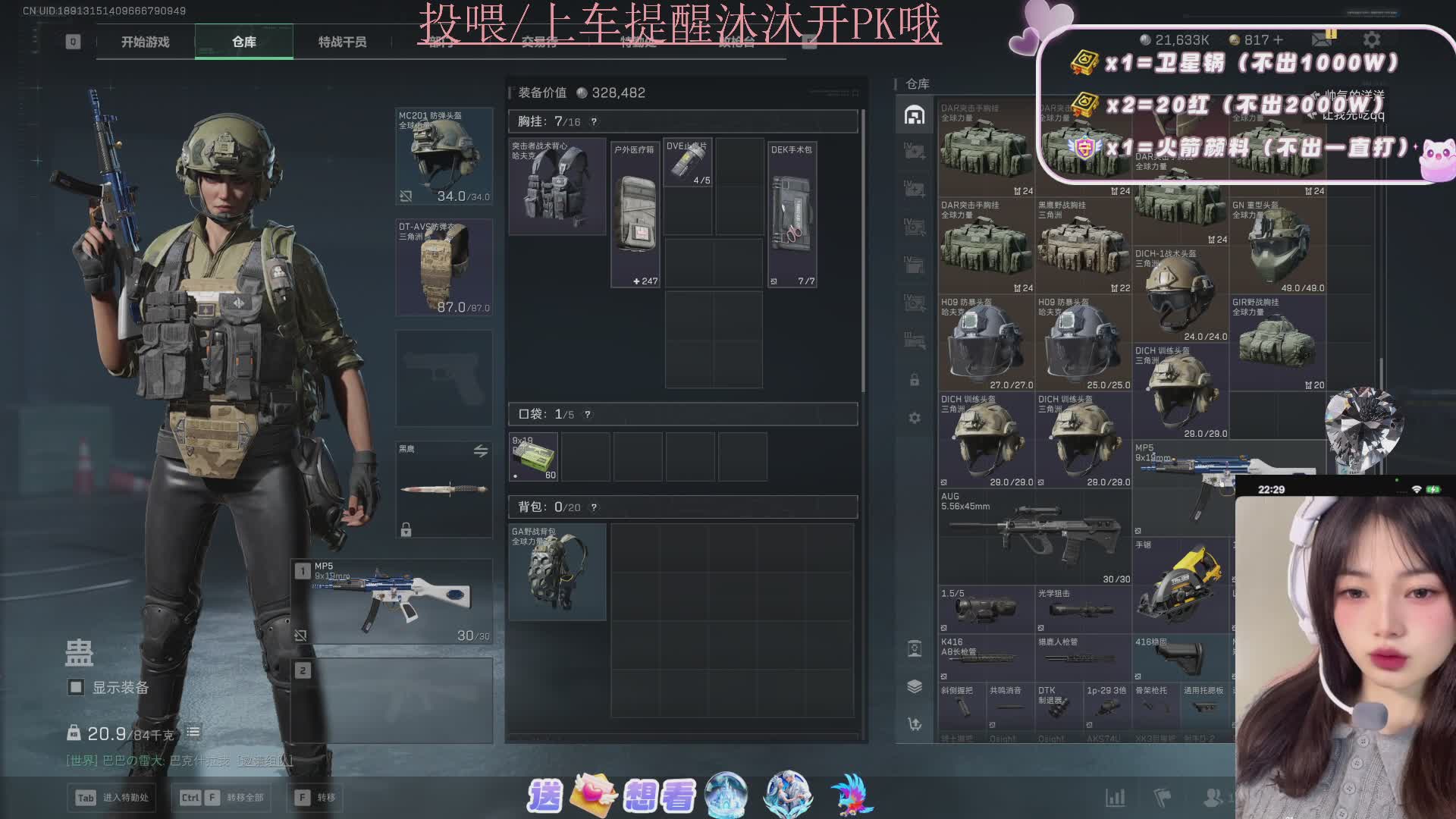Pick the 9x19 ammo stack in pocket
This screenshot has height=819, width=1456.
coord(533,457)
